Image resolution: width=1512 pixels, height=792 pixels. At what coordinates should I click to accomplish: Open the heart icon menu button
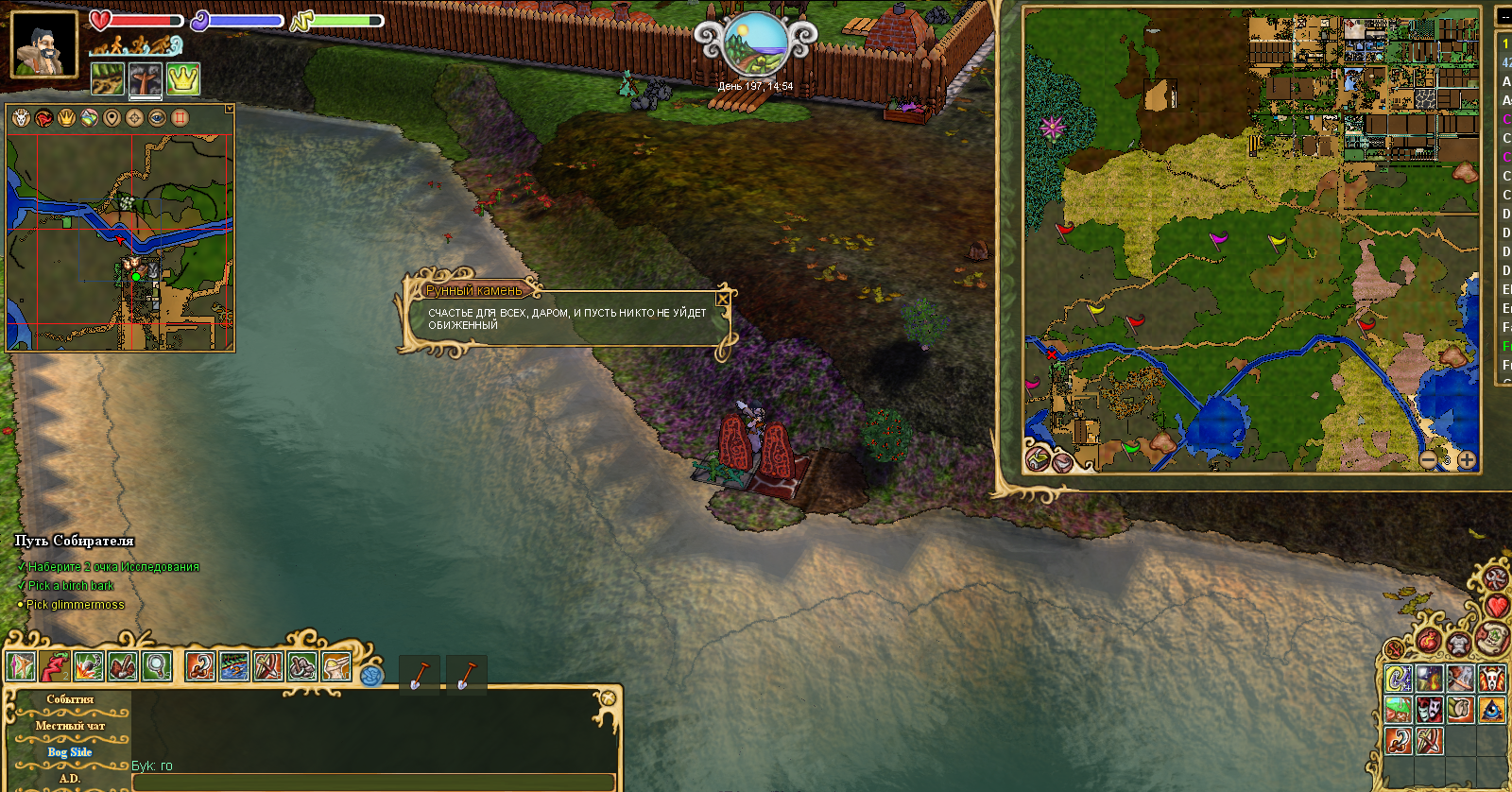pyautogui.click(x=1496, y=606)
